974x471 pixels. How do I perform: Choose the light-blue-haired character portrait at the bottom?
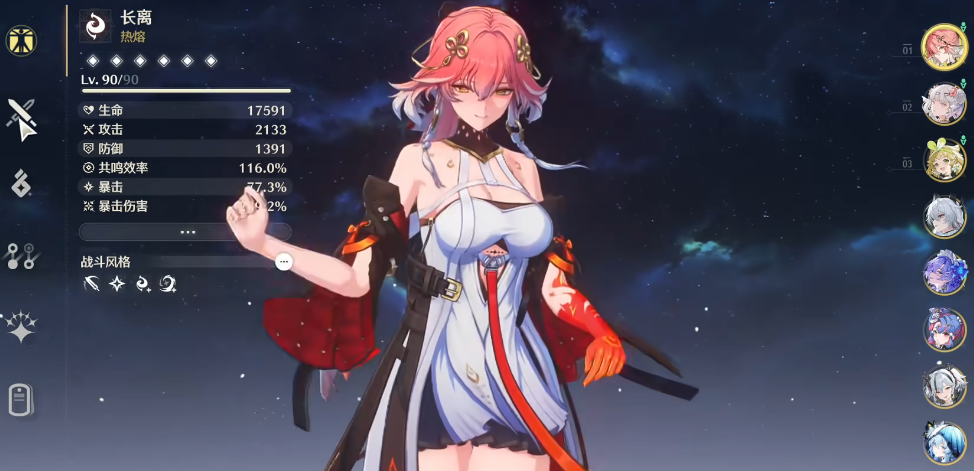click(x=944, y=443)
